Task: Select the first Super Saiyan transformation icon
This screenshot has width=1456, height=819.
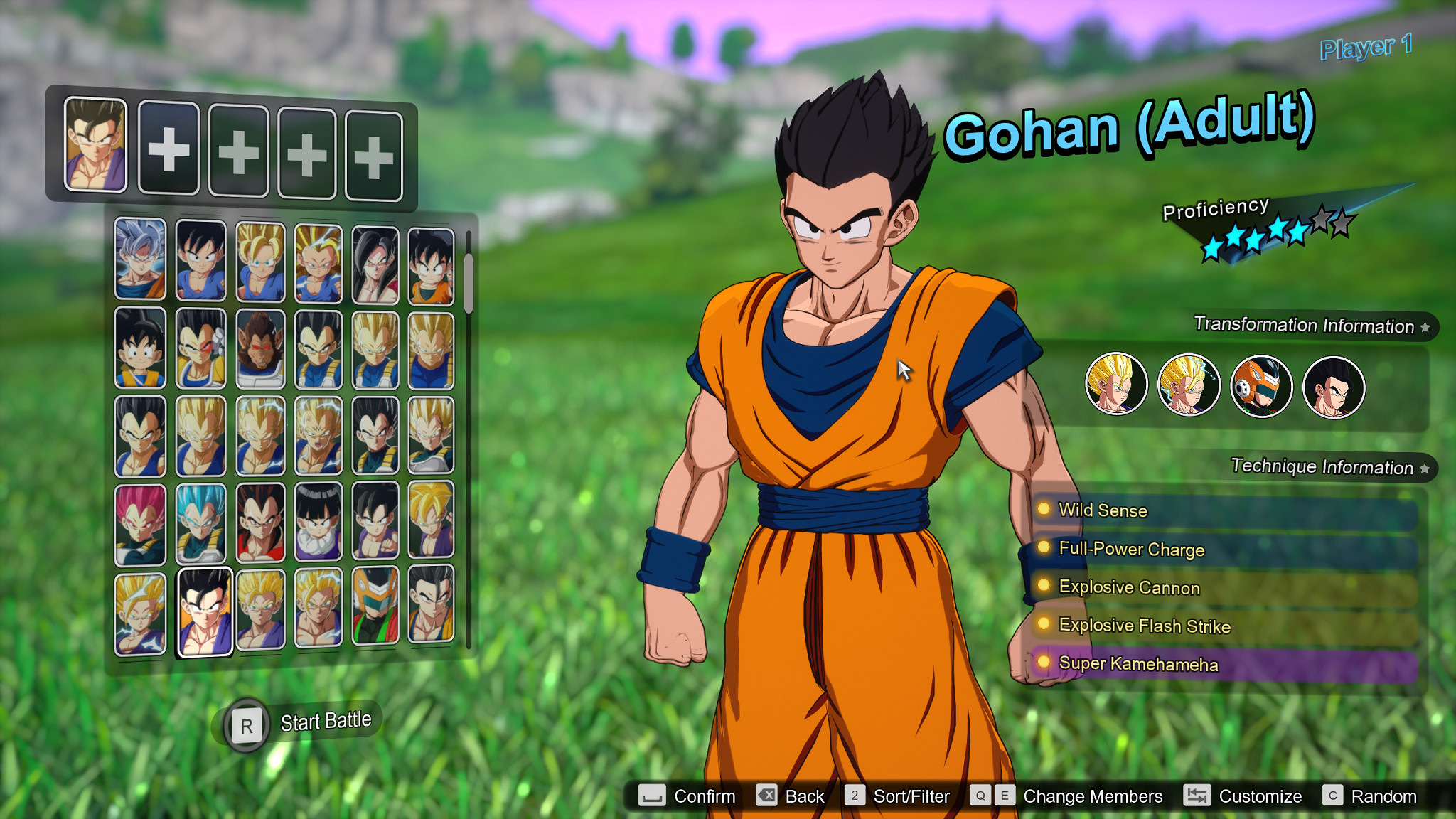Action: click(1116, 384)
